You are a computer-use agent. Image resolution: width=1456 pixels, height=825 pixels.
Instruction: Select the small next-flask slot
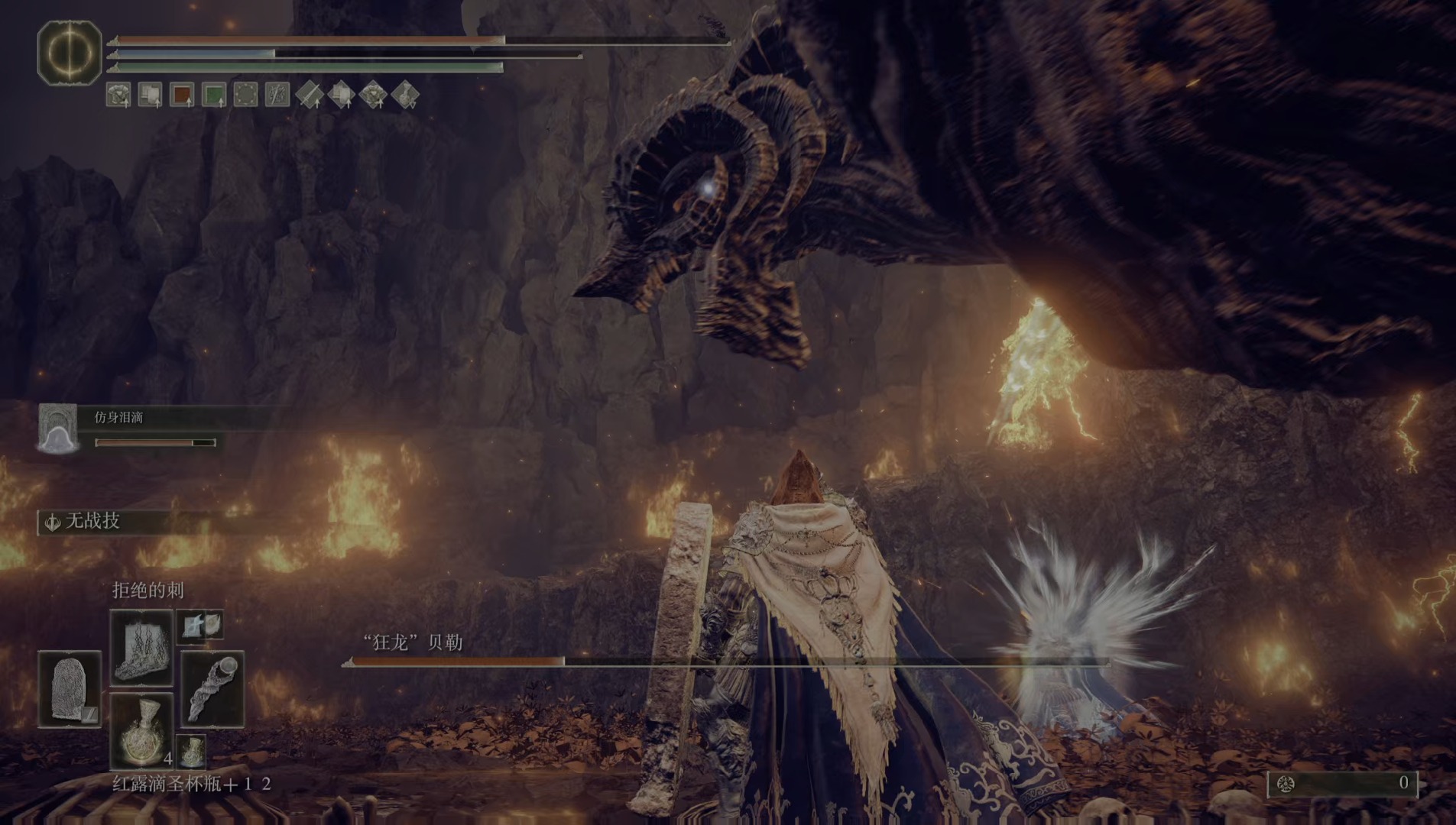tap(191, 750)
